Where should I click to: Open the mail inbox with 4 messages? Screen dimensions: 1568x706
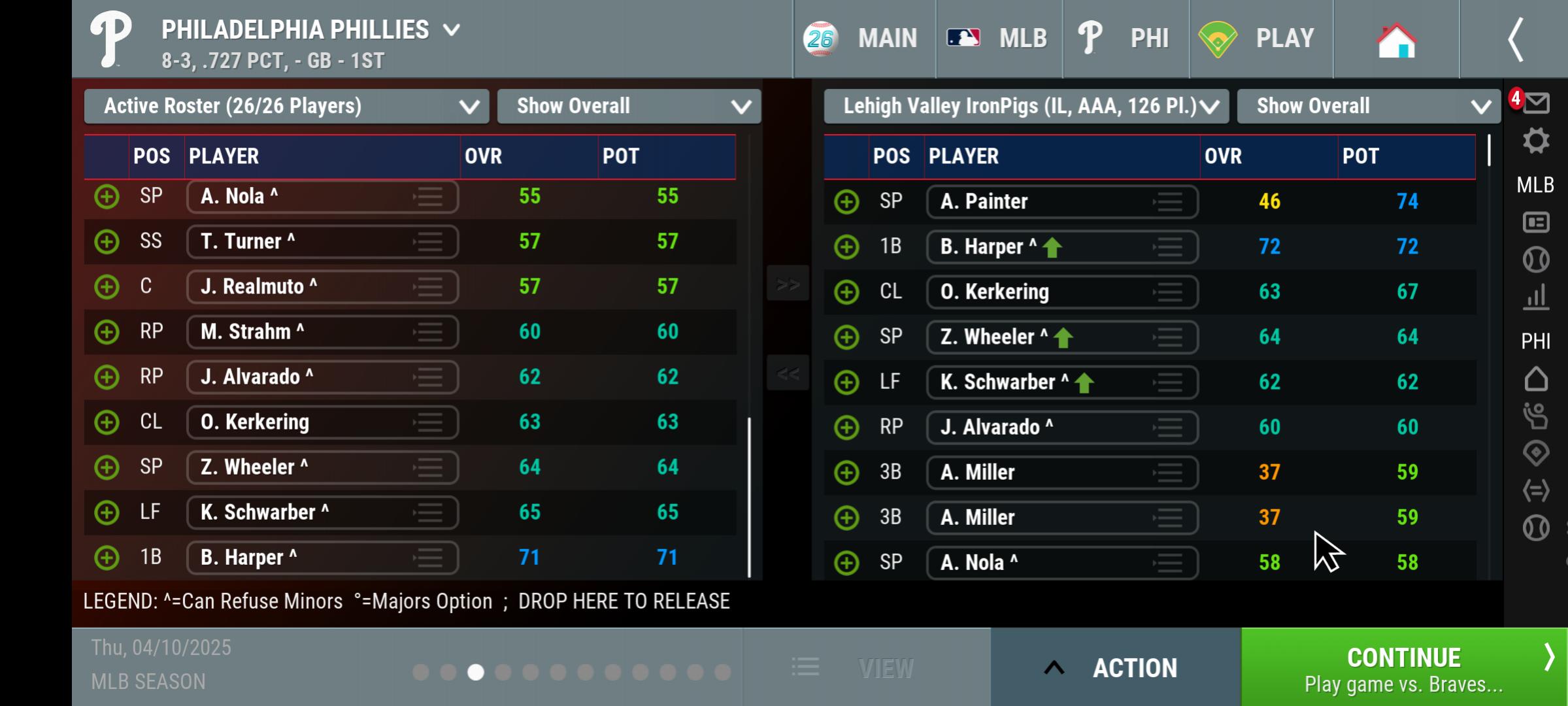pos(1535,103)
